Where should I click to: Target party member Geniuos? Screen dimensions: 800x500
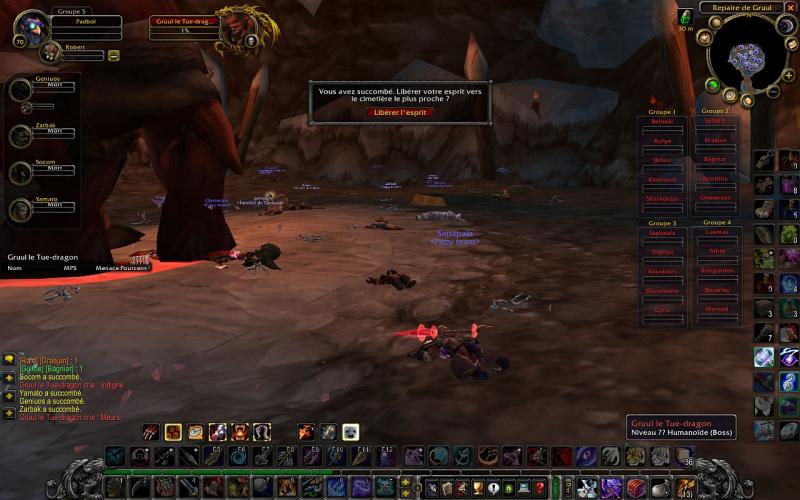(x=22, y=90)
